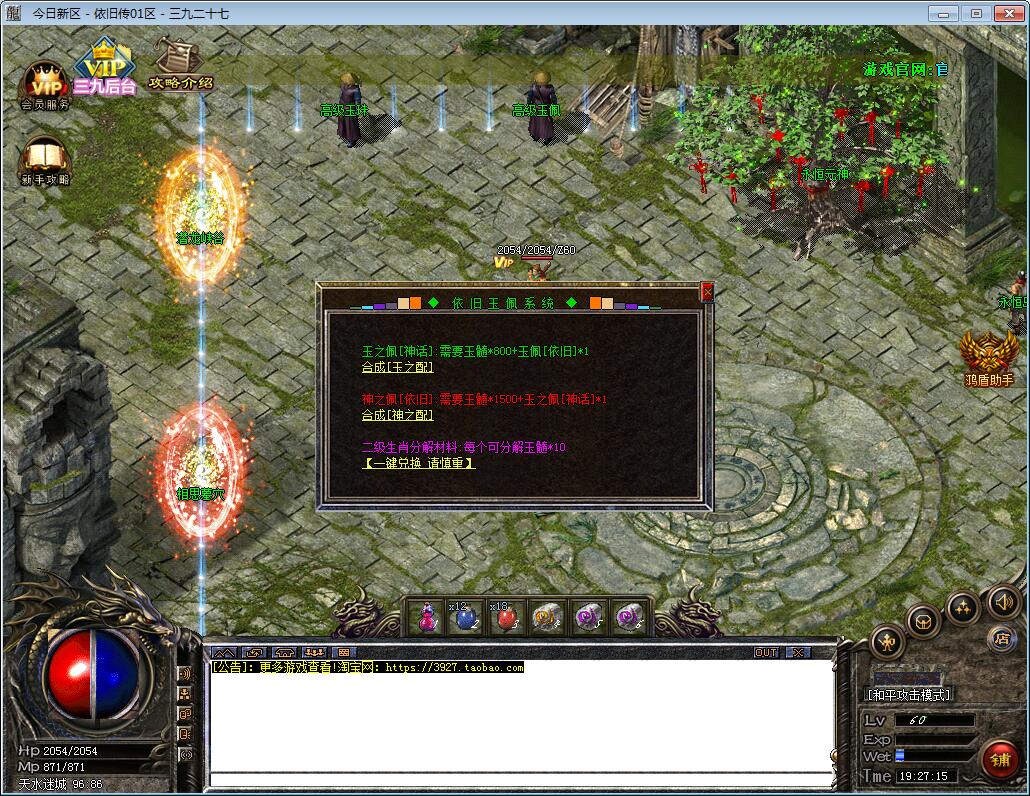Choose the 合成[王之配] link
Image resolution: width=1030 pixels, height=796 pixels.
tap(397, 367)
